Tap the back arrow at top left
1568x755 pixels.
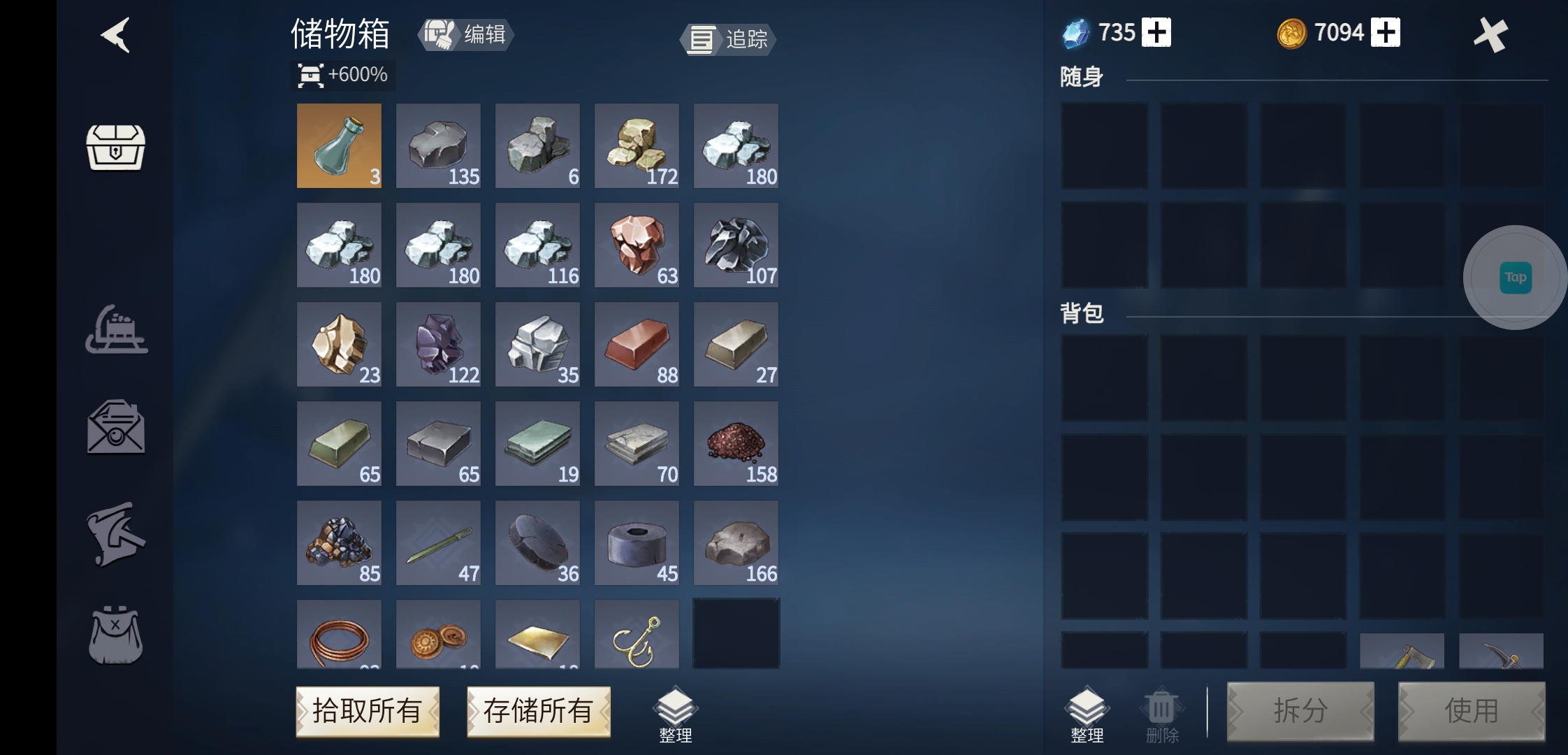[114, 36]
